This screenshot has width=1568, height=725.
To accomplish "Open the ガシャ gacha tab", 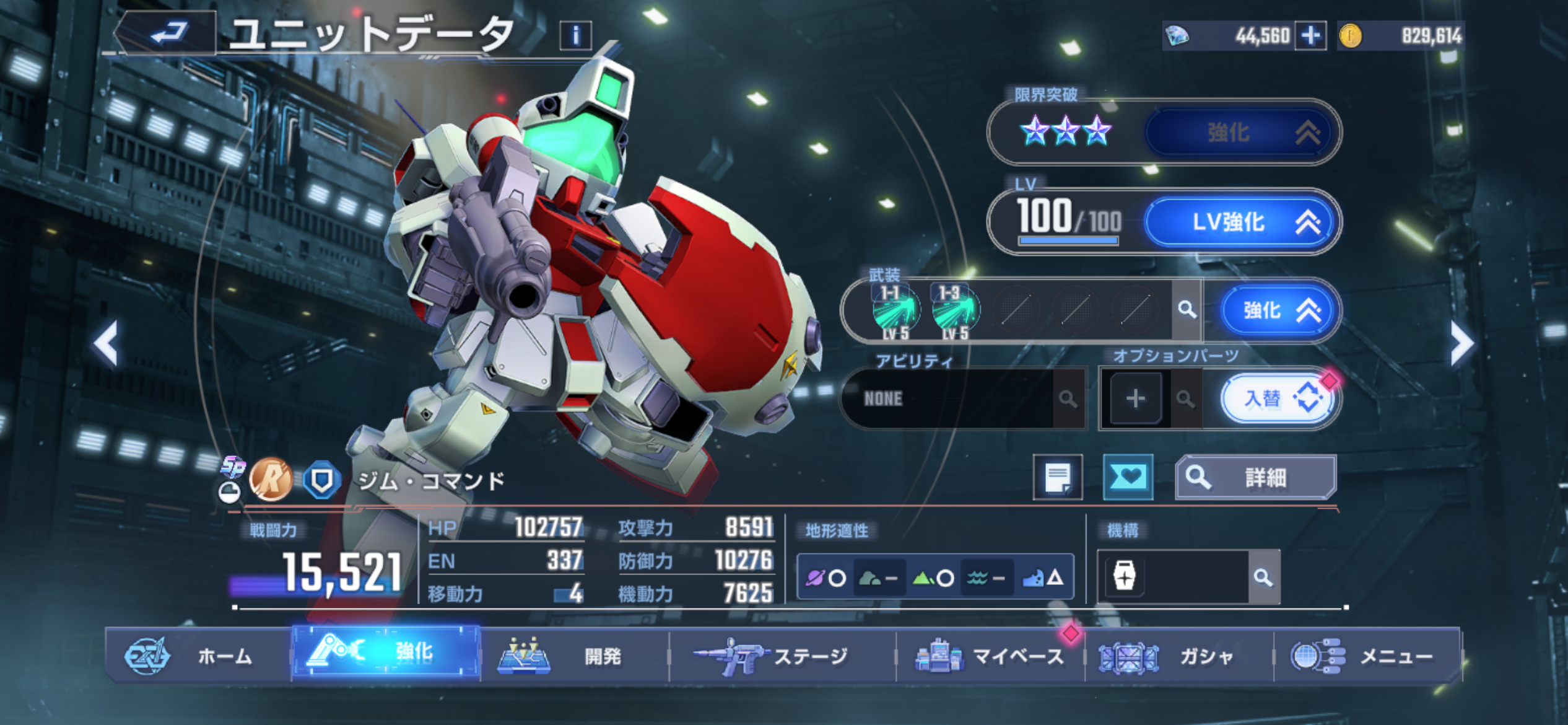I will (1178, 656).
